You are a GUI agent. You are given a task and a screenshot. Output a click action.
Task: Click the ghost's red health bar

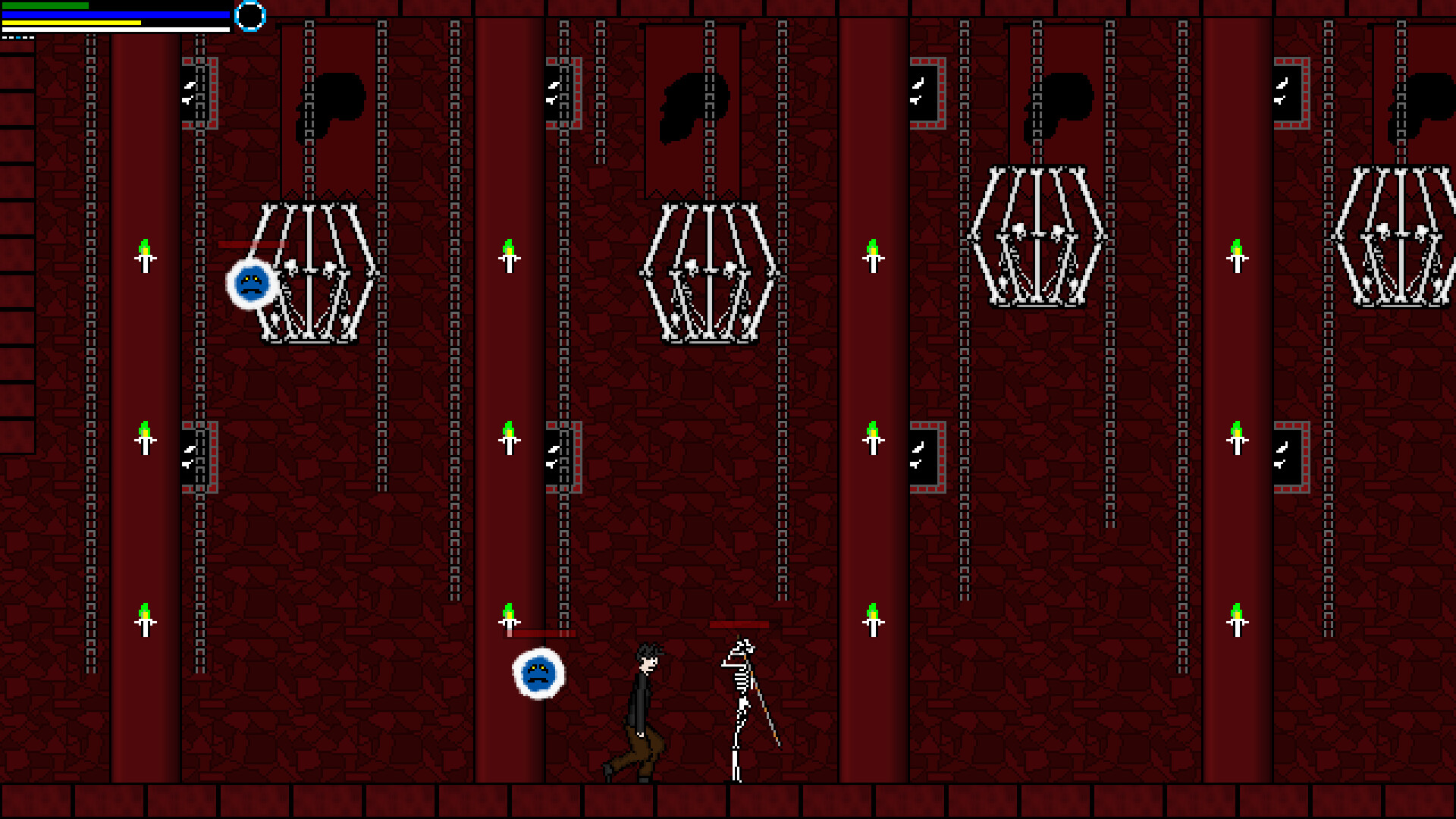coord(540,633)
